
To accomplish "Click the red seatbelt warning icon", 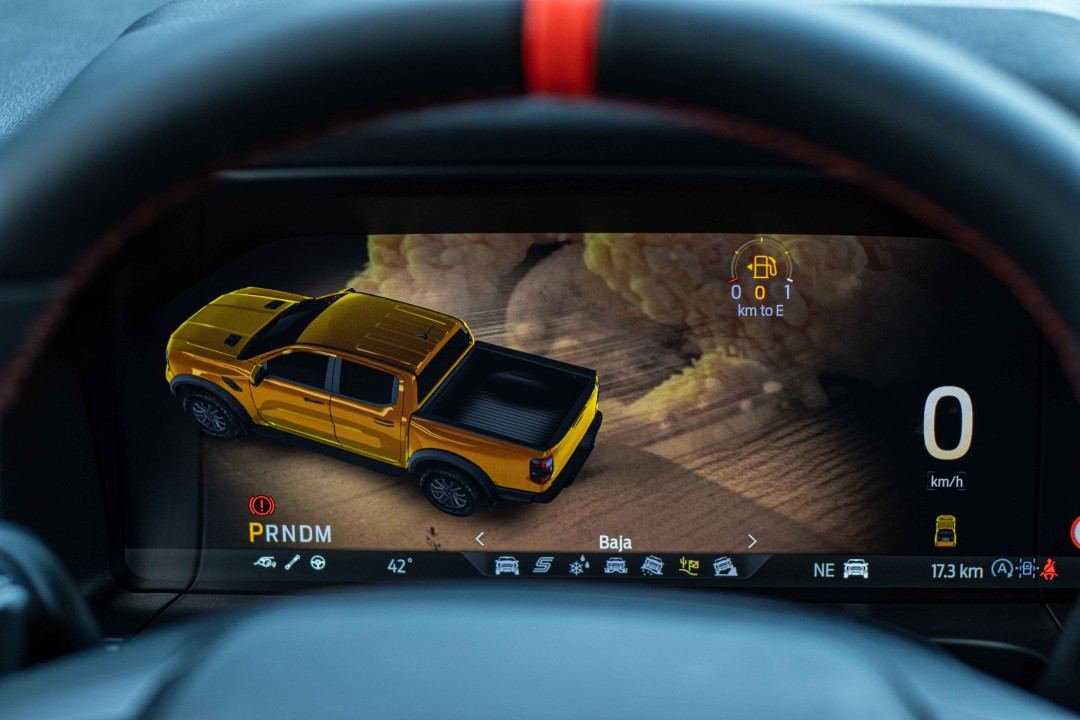I will (1049, 569).
